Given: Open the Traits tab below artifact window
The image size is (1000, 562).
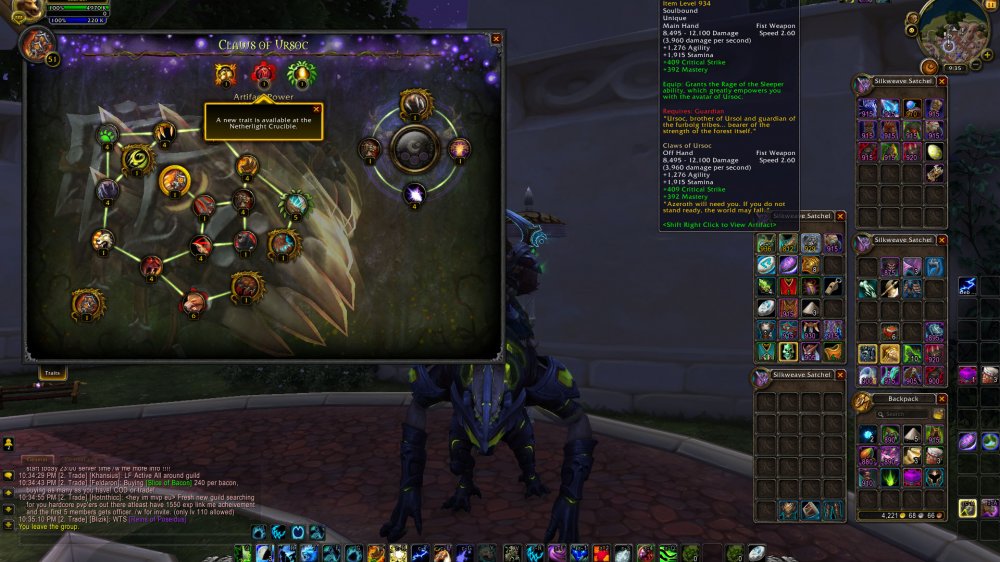Looking at the screenshot, I should (x=52, y=373).
